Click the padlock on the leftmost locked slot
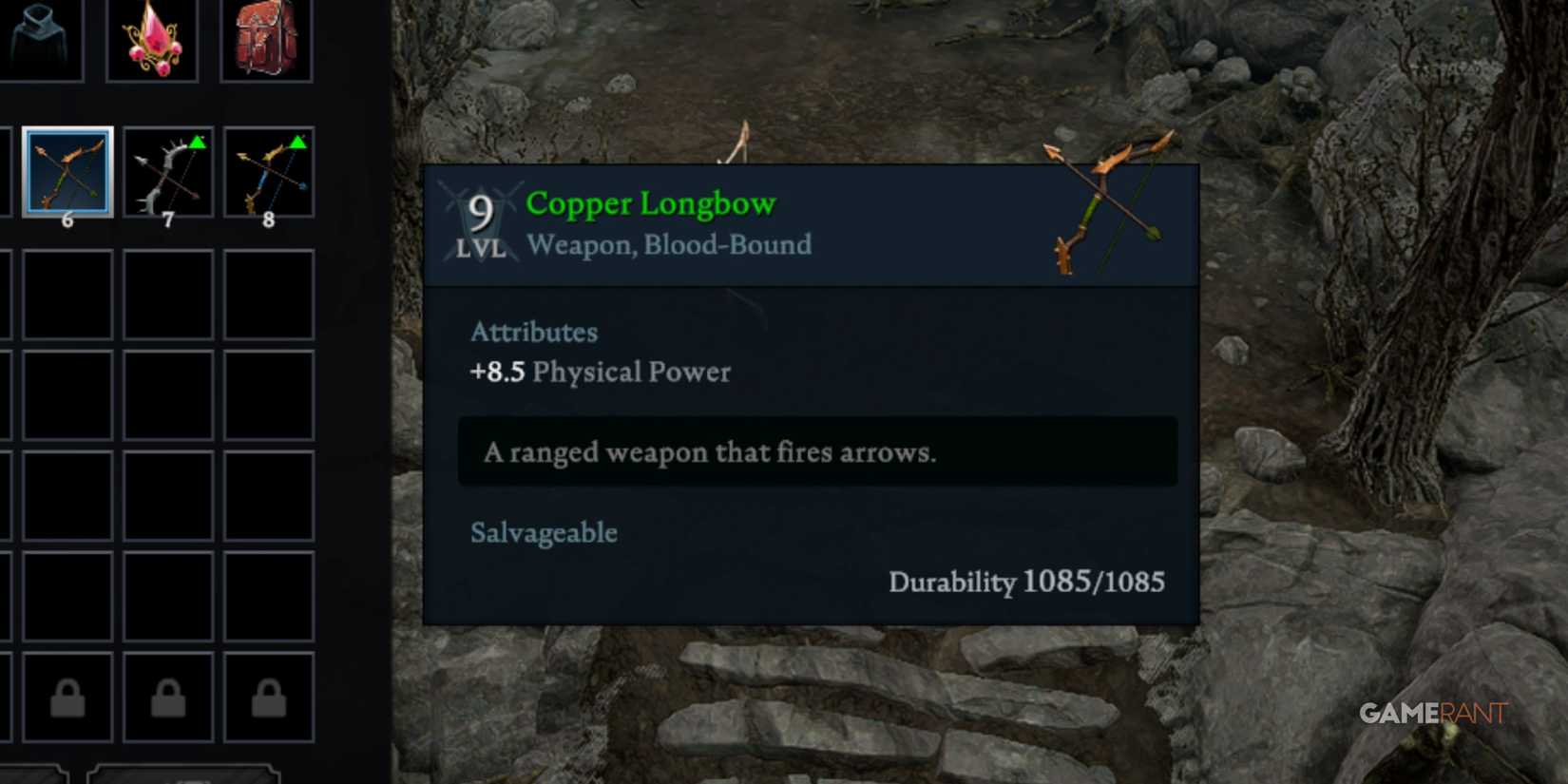Image resolution: width=1568 pixels, height=784 pixels. (x=67, y=700)
